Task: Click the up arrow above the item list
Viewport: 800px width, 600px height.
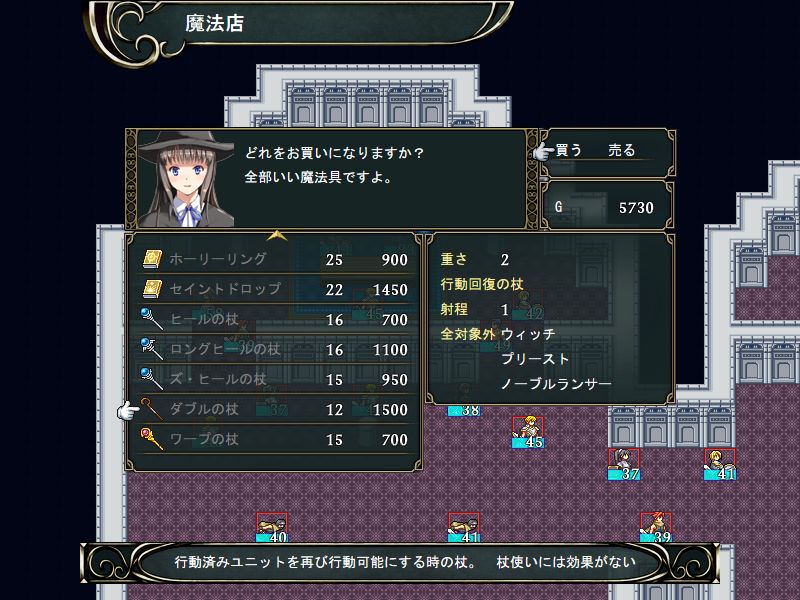Action: (x=277, y=236)
